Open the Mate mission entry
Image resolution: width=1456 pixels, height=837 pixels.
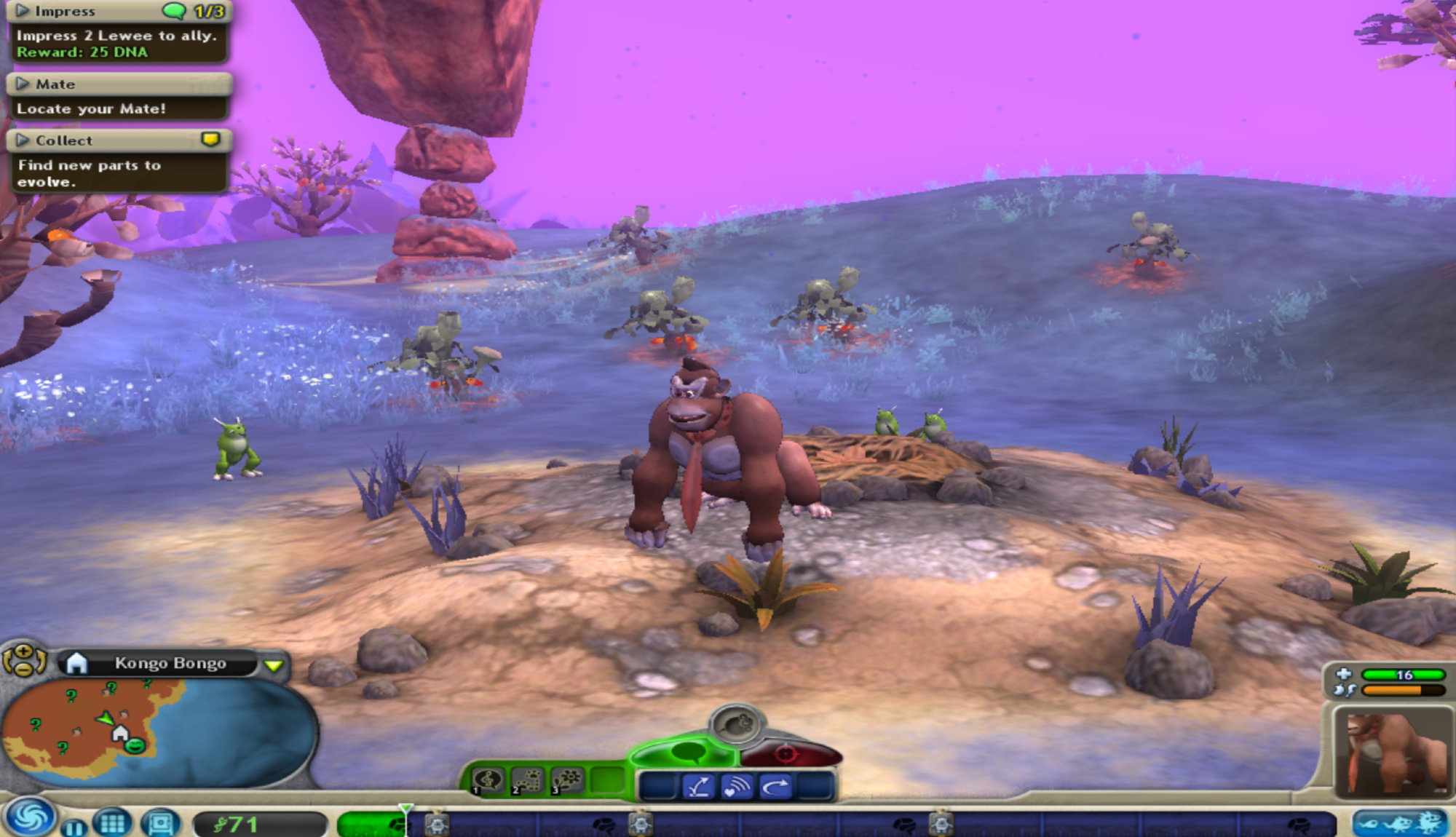pos(23,84)
